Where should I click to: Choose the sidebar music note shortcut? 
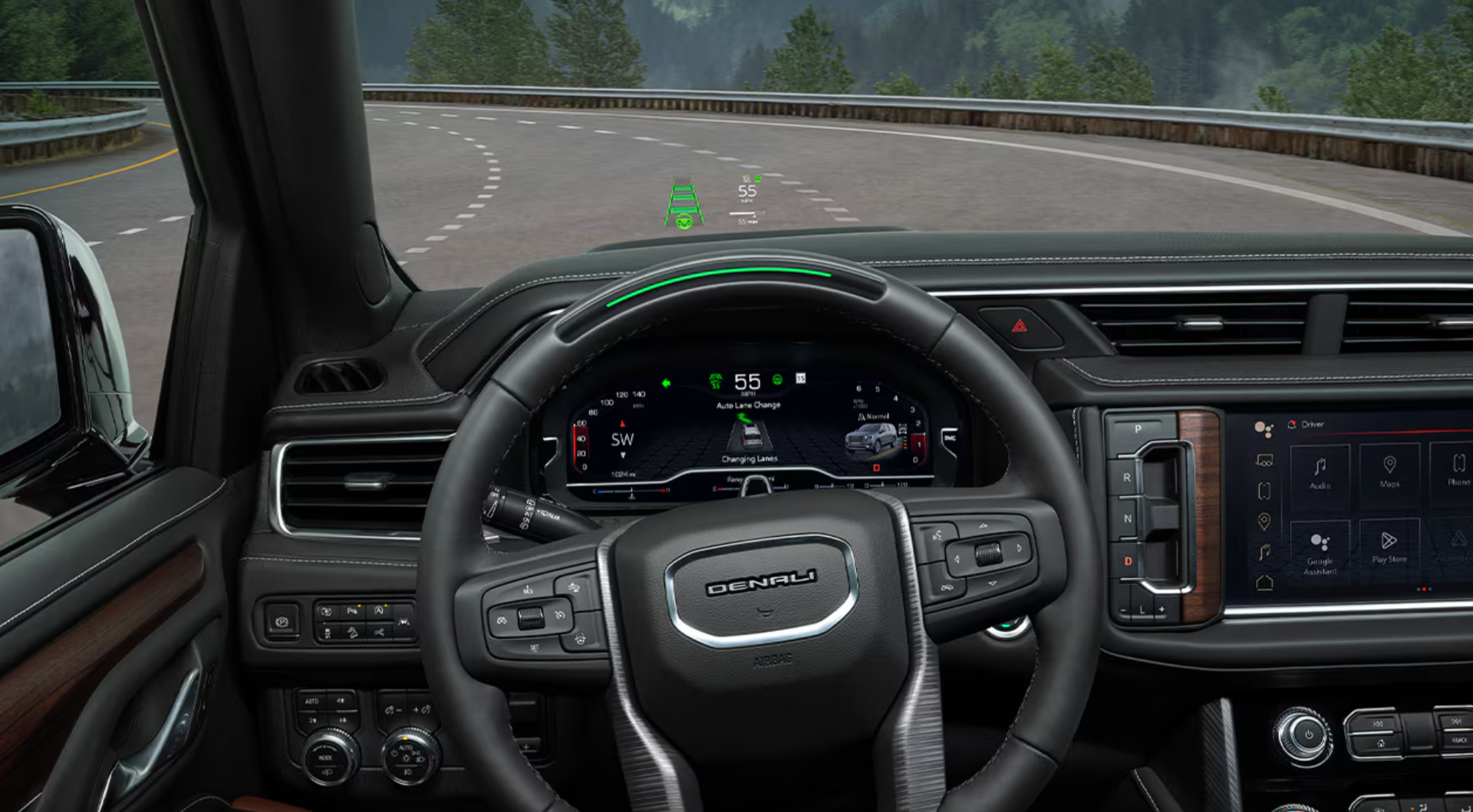click(1264, 552)
